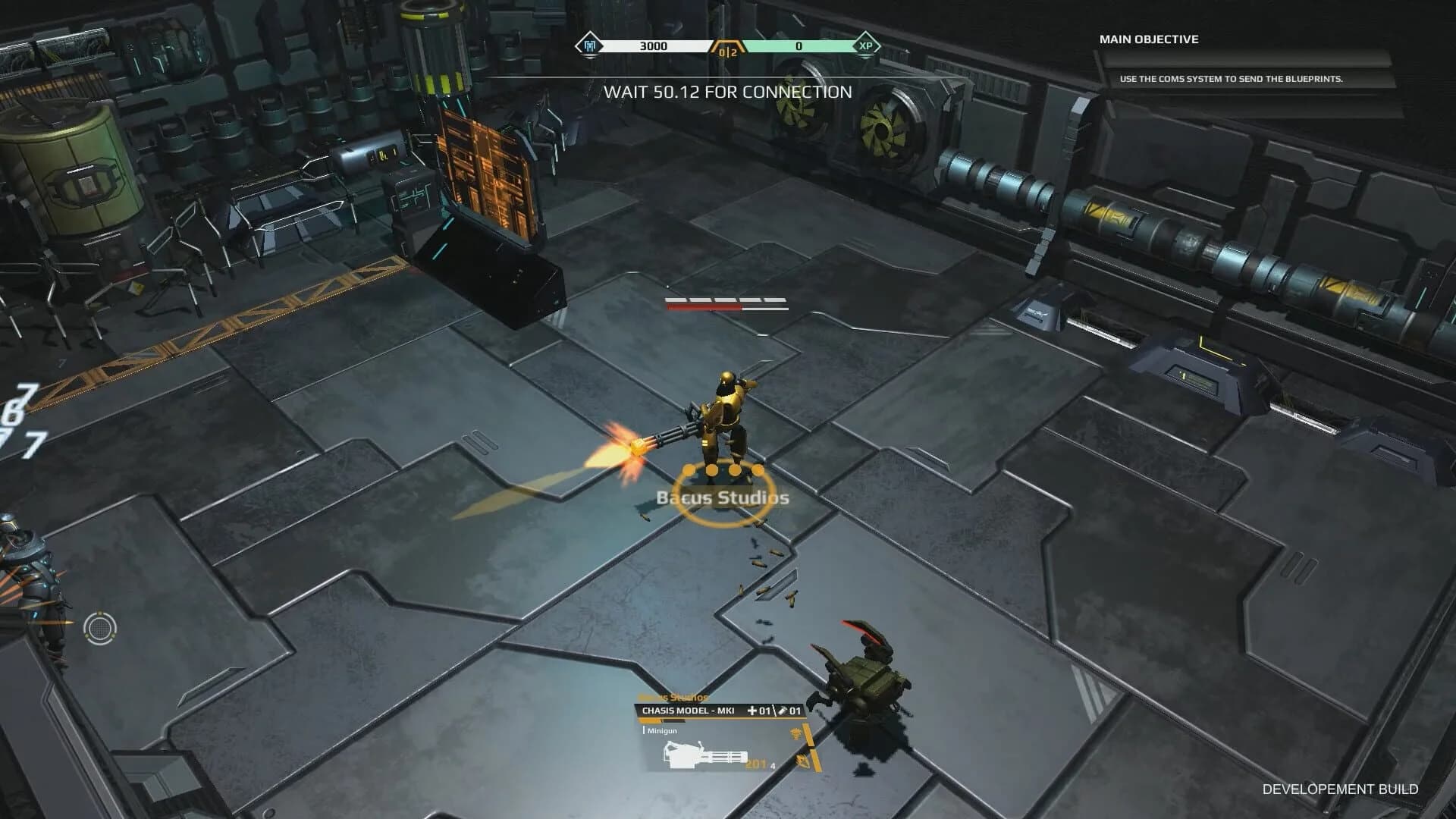Click the repair spray icon showing 01
This screenshot has height=819, width=1456.
(x=783, y=711)
